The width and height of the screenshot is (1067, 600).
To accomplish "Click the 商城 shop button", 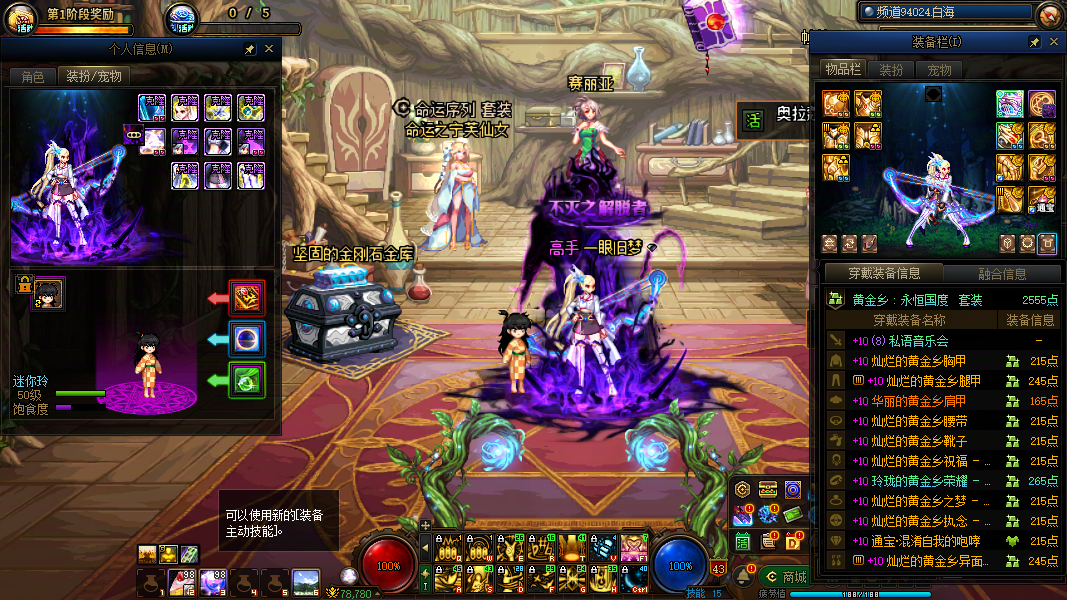I will point(785,577).
